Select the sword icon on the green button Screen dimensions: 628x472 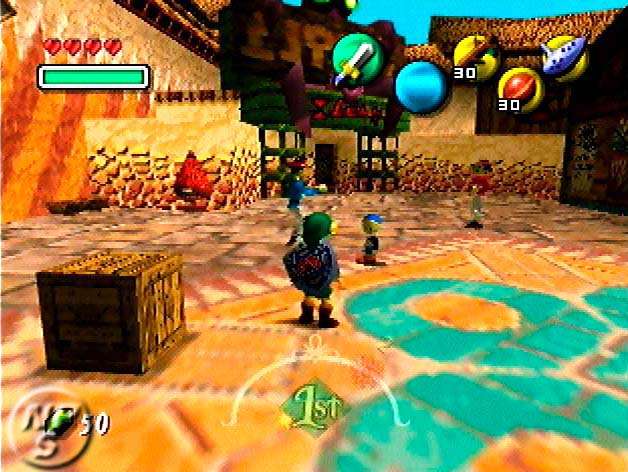click(x=356, y=57)
